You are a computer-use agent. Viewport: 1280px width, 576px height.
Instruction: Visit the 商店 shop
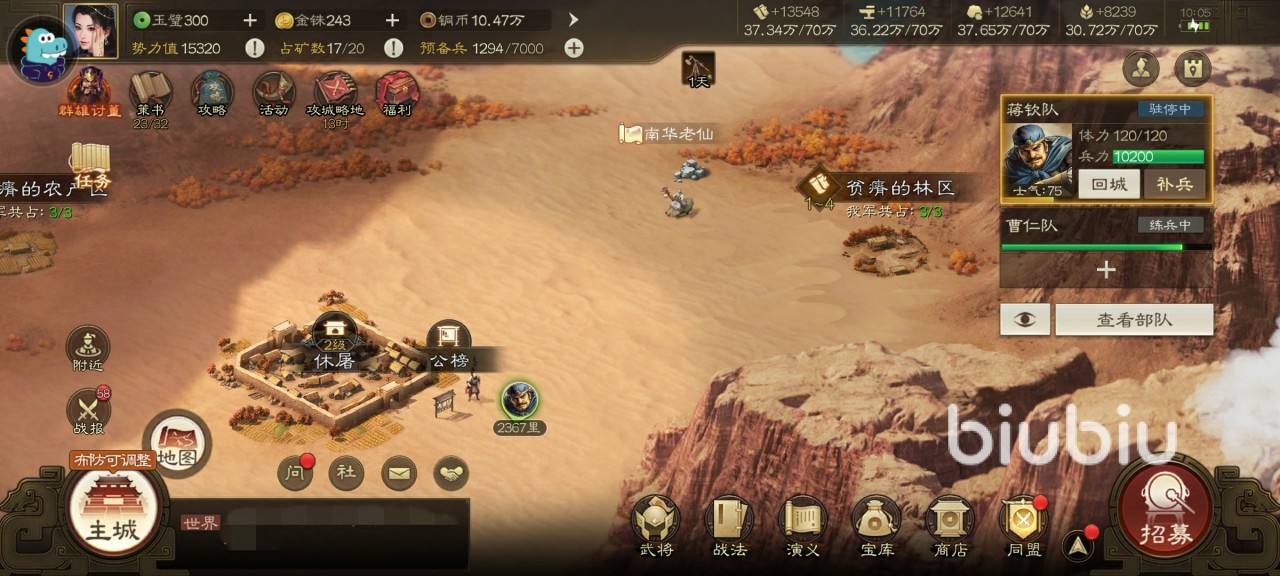click(x=950, y=525)
